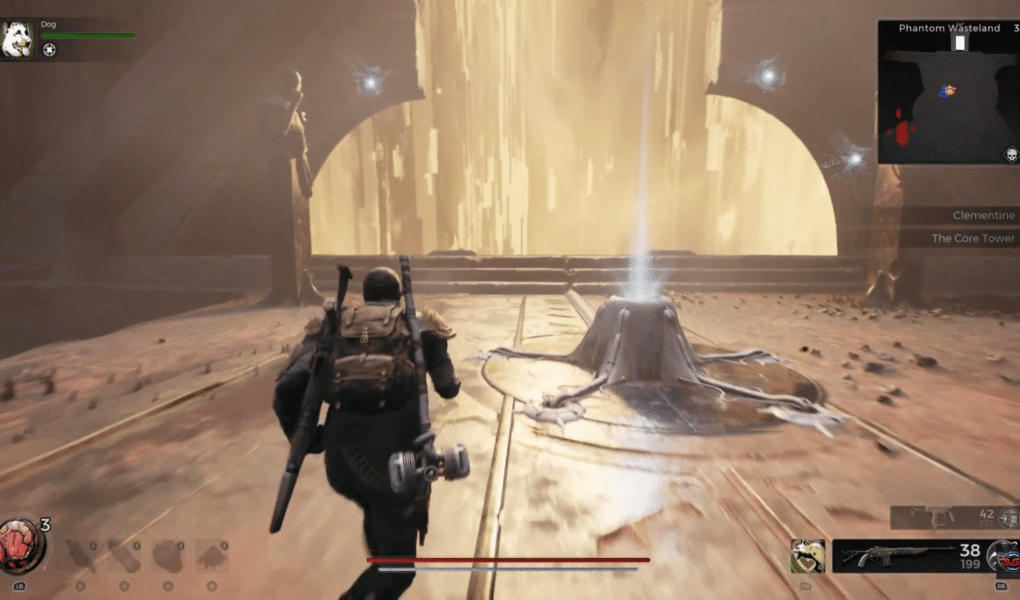Click the Dog companion portrait
The height and width of the screenshot is (600, 1020).
click(x=17, y=41)
